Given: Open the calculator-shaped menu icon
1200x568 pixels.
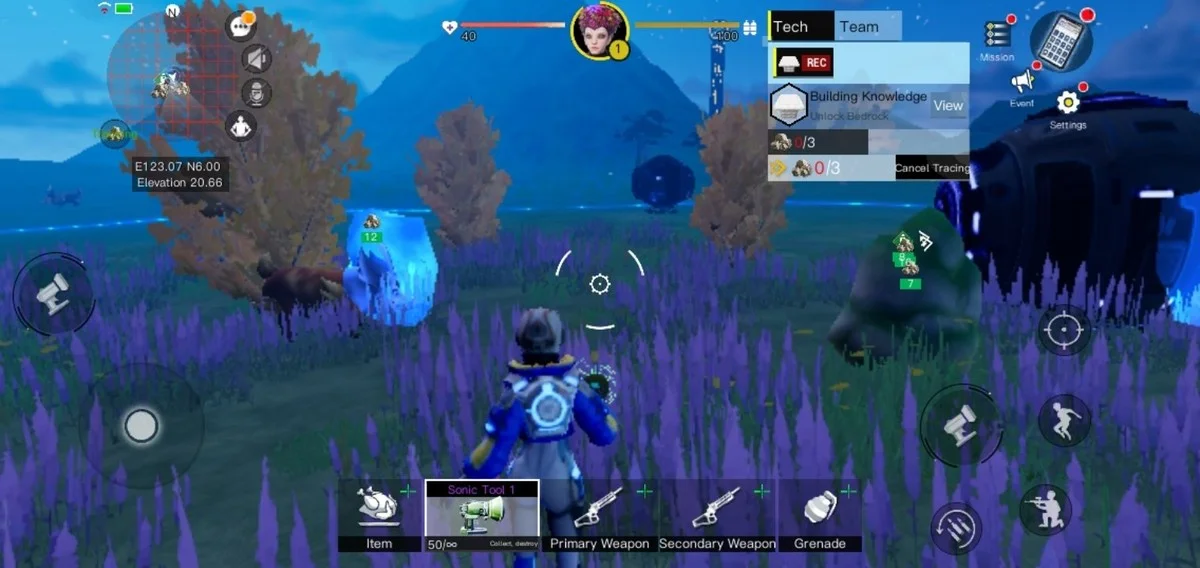Looking at the screenshot, I should 1061,40.
